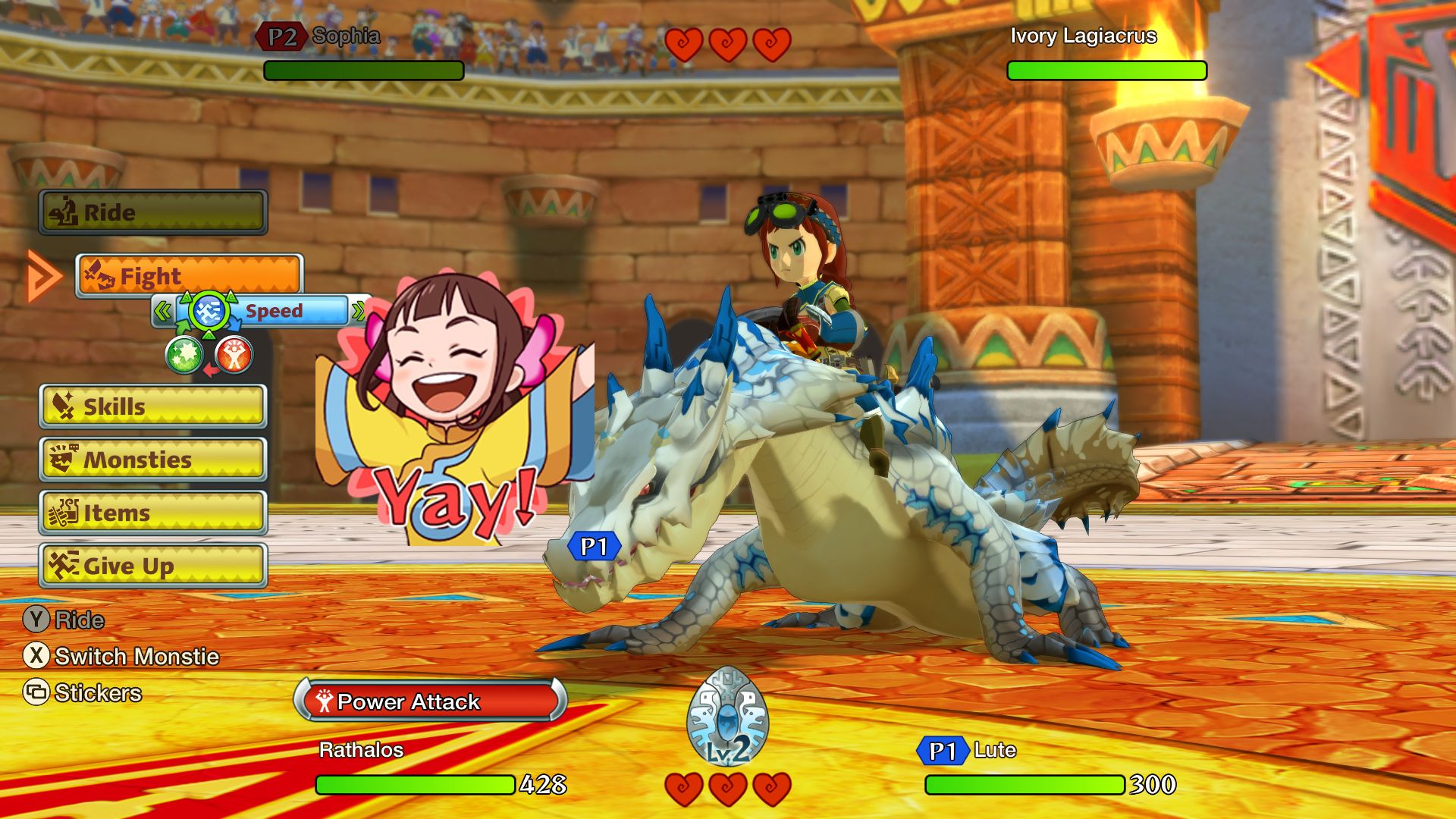Viewport: 1456px width, 819px height.
Task: Pick the green Technical attack icon
Action: click(x=184, y=355)
